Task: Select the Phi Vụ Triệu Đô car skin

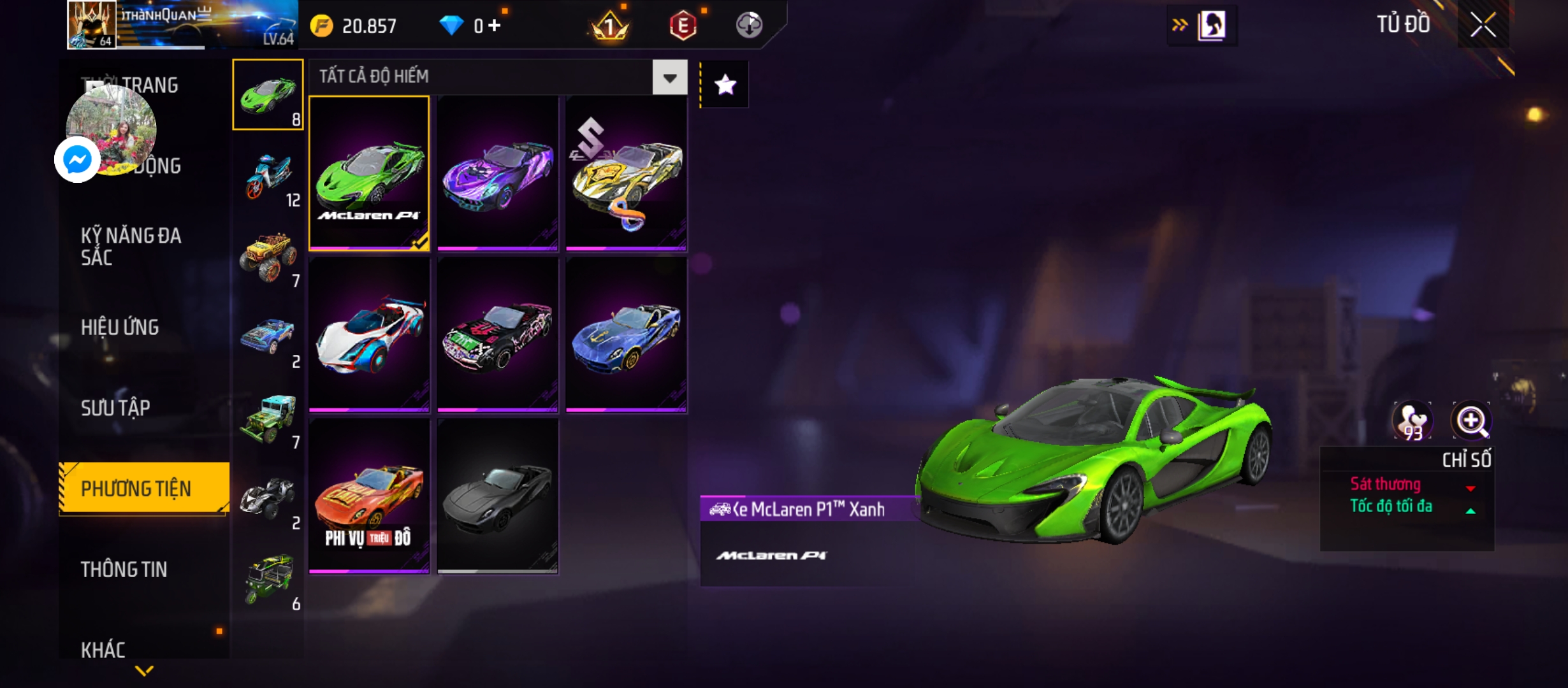Action: click(369, 496)
